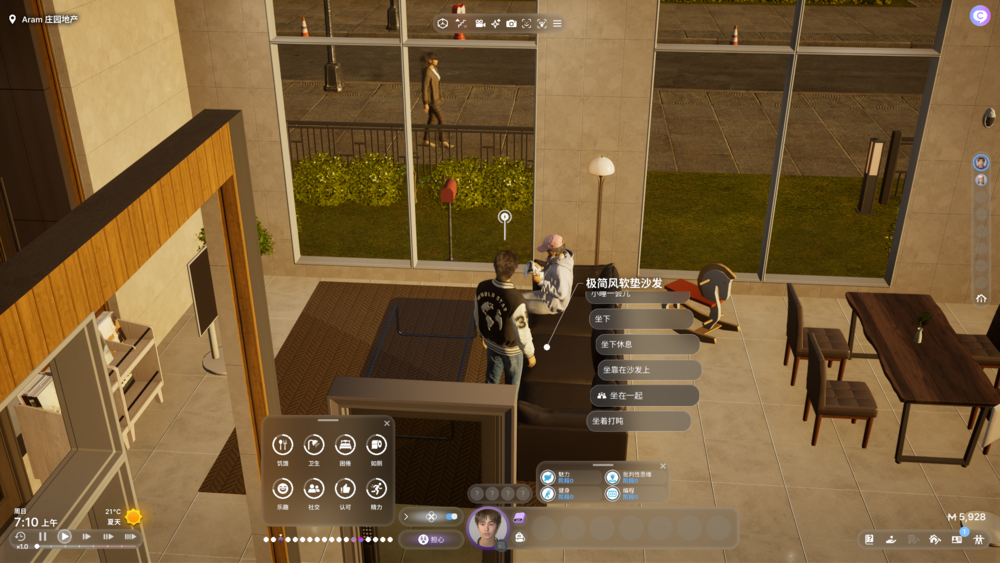Open the photo camera tool in top toolbar
The height and width of the screenshot is (563, 1000).
click(511, 23)
